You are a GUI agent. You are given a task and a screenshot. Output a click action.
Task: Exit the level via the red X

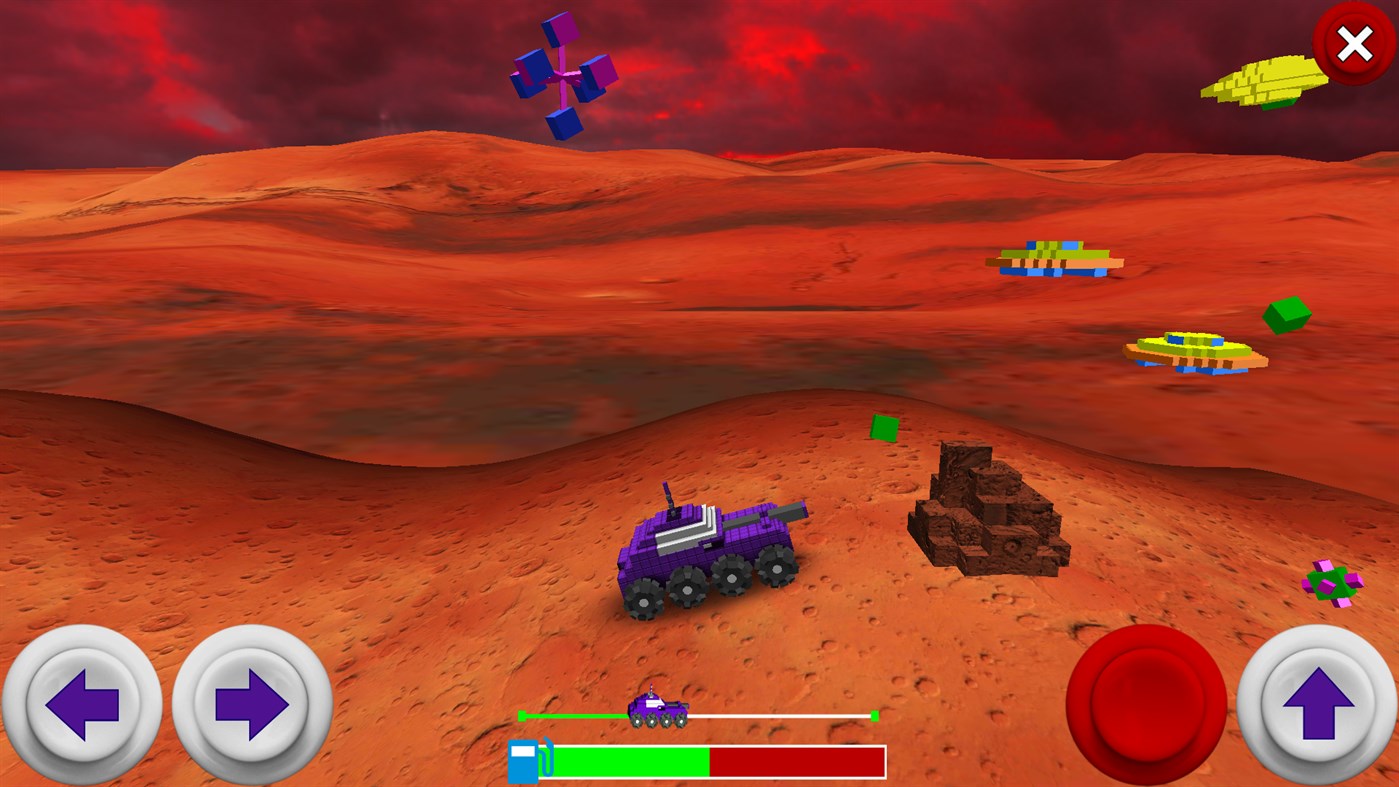click(x=1355, y=43)
